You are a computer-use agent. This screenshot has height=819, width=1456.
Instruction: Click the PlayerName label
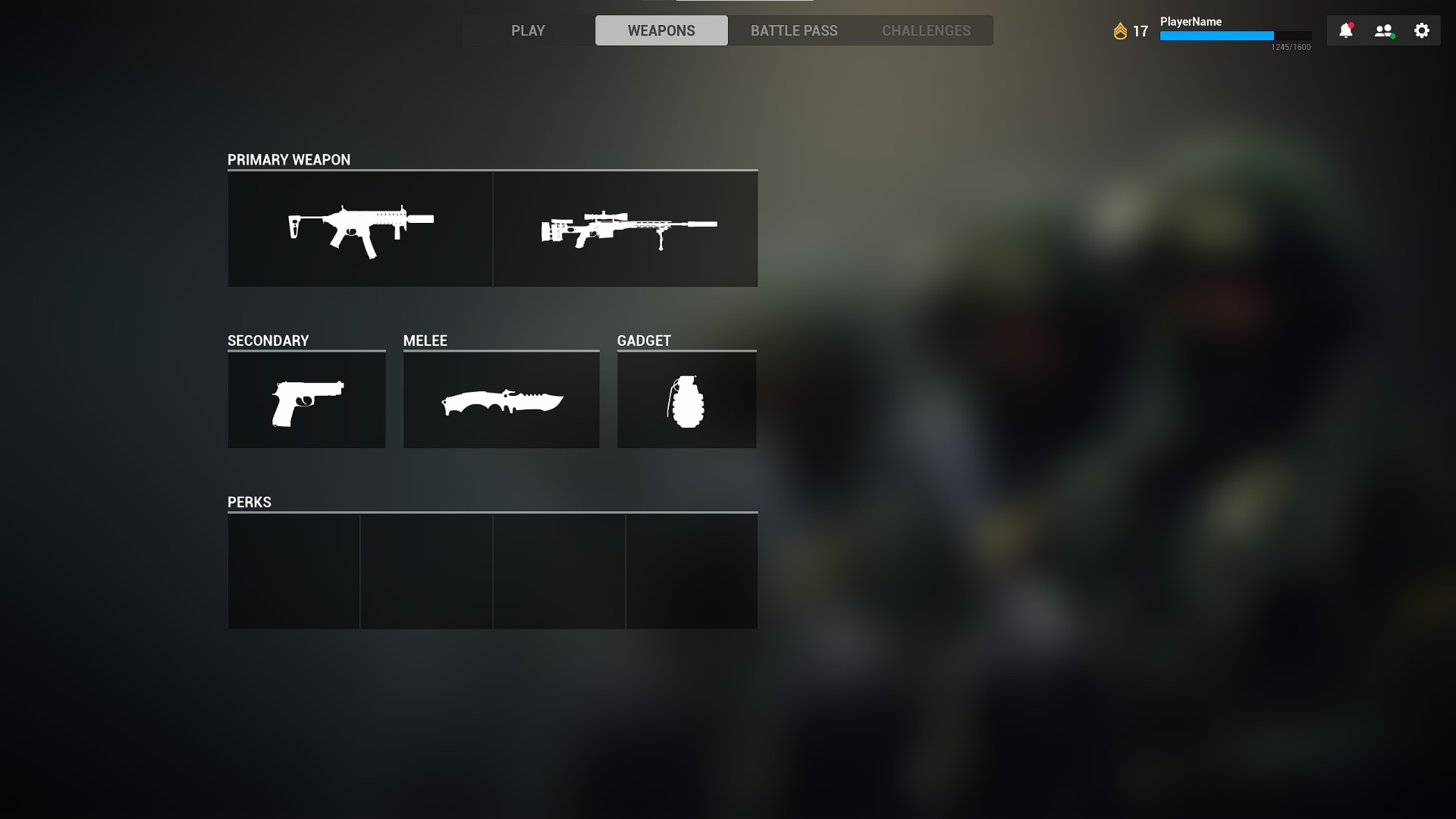[1191, 21]
